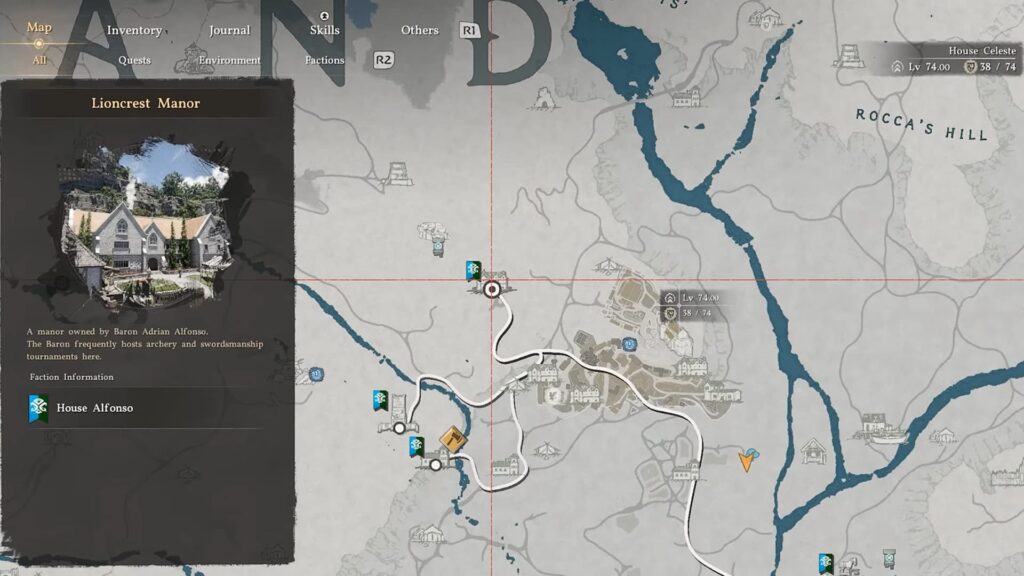Switch to the Inventory tab
Screen dimensions: 1024x576
(x=134, y=30)
